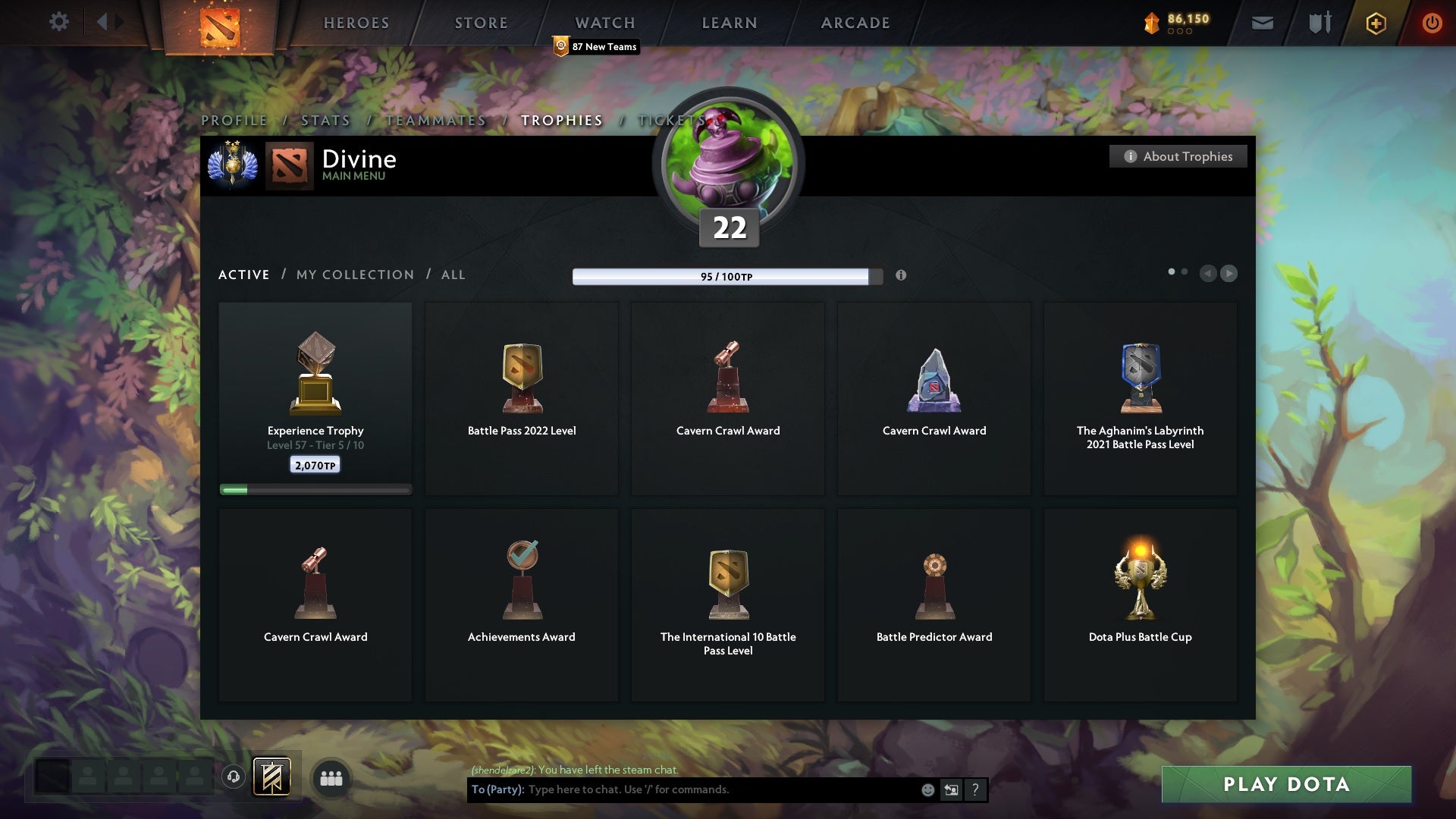
Task: Open the Armory shield-and-sword icon
Action: tap(1319, 22)
